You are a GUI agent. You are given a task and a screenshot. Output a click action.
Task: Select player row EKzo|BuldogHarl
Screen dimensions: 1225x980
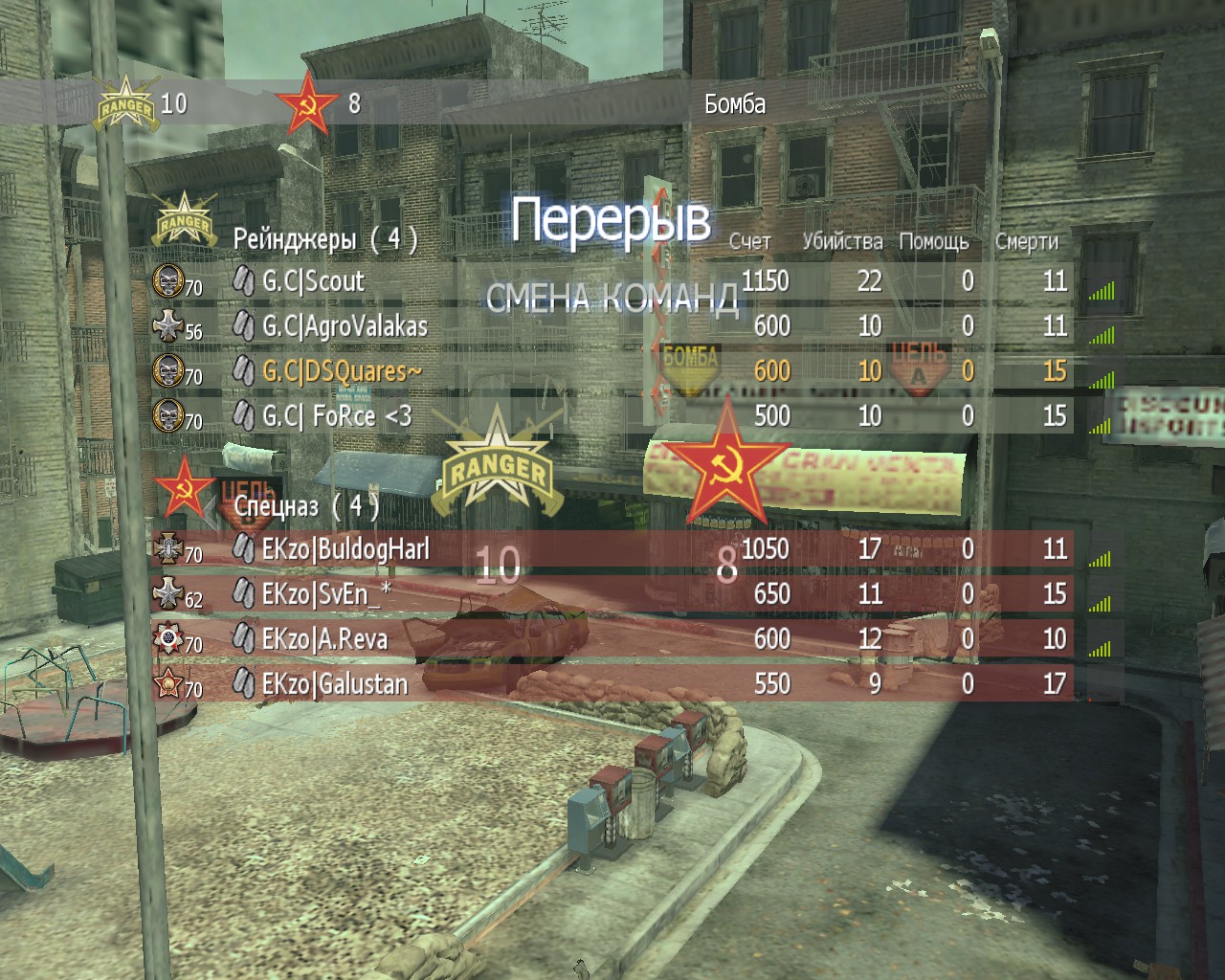(x=345, y=549)
